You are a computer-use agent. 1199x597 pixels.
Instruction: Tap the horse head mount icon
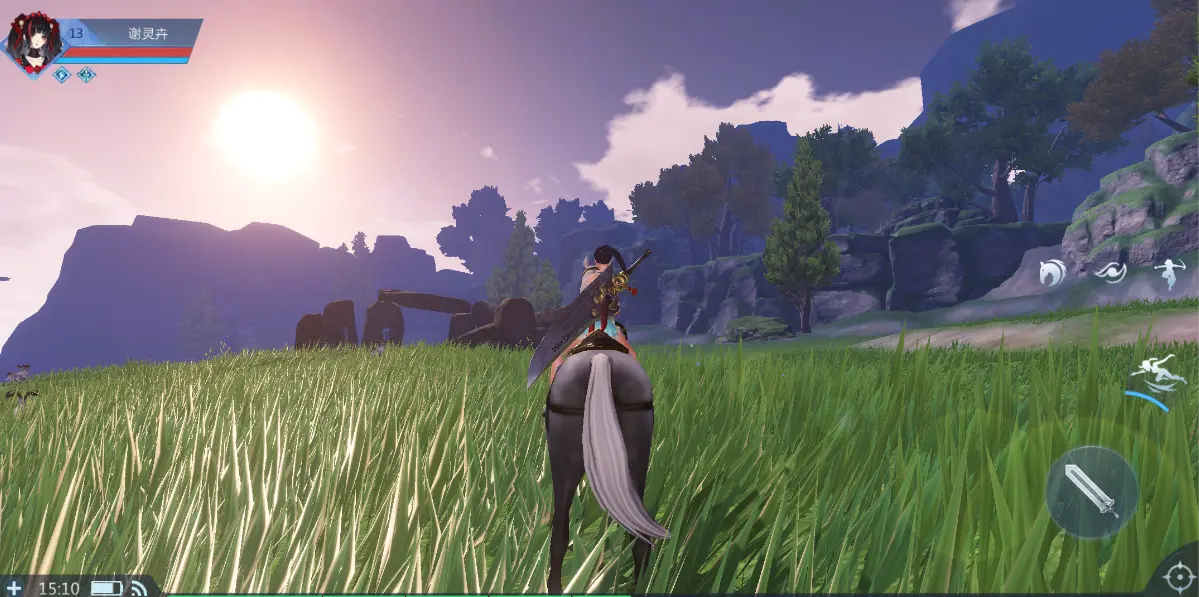1052,271
